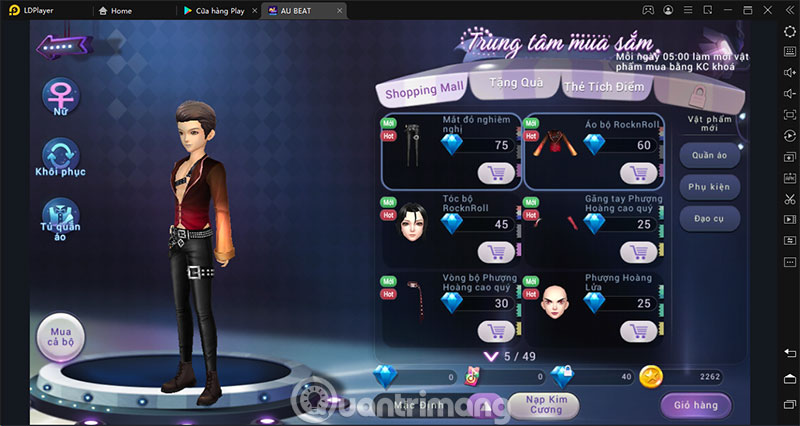Add Vòng bộ Phượng Hoàng cao quý to cart
Image resolution: width=800 pixels, height=426 pixels.
(x=496, y=330)
